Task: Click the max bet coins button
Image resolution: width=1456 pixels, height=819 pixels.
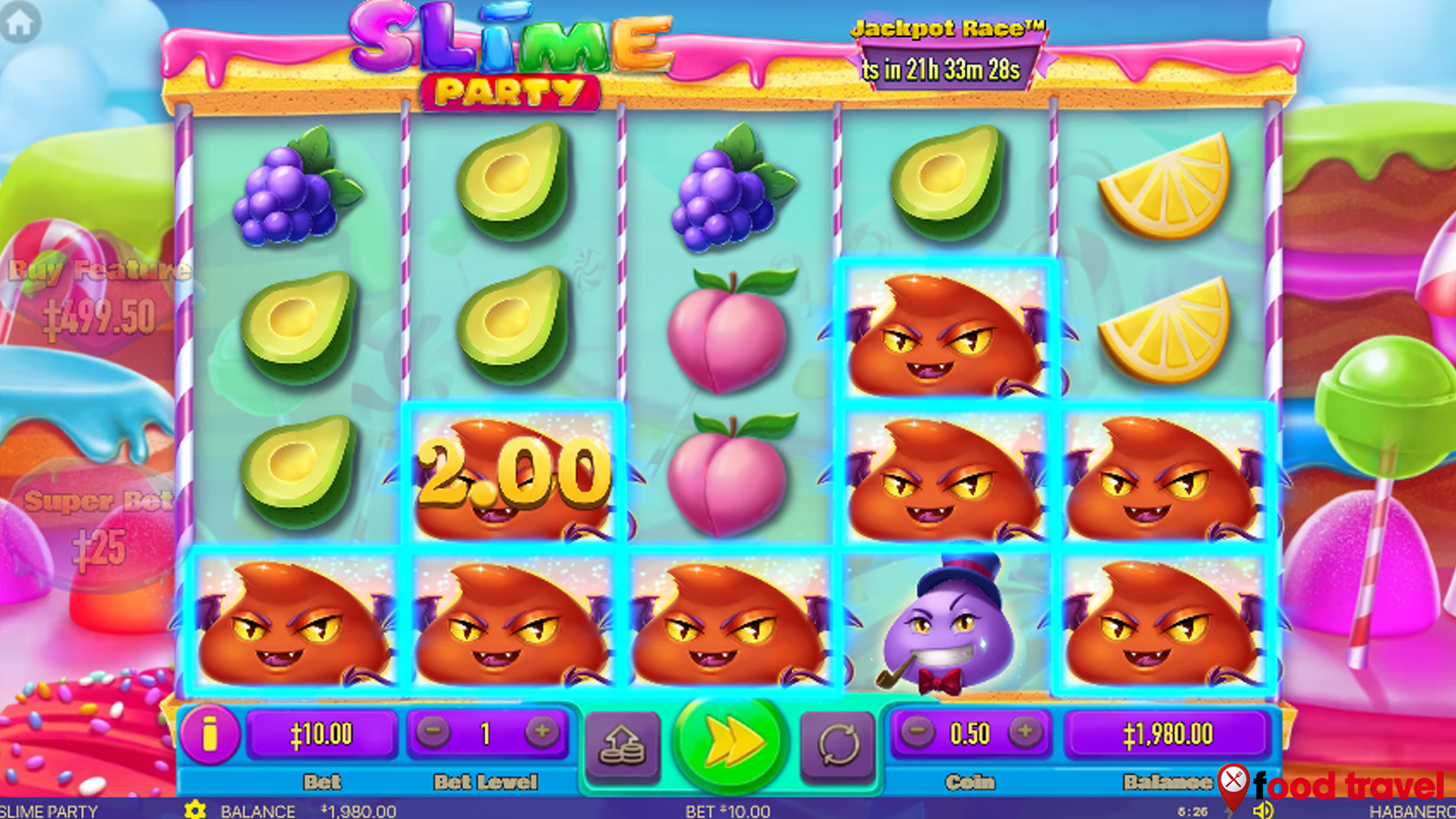Action: pos(621,744)
